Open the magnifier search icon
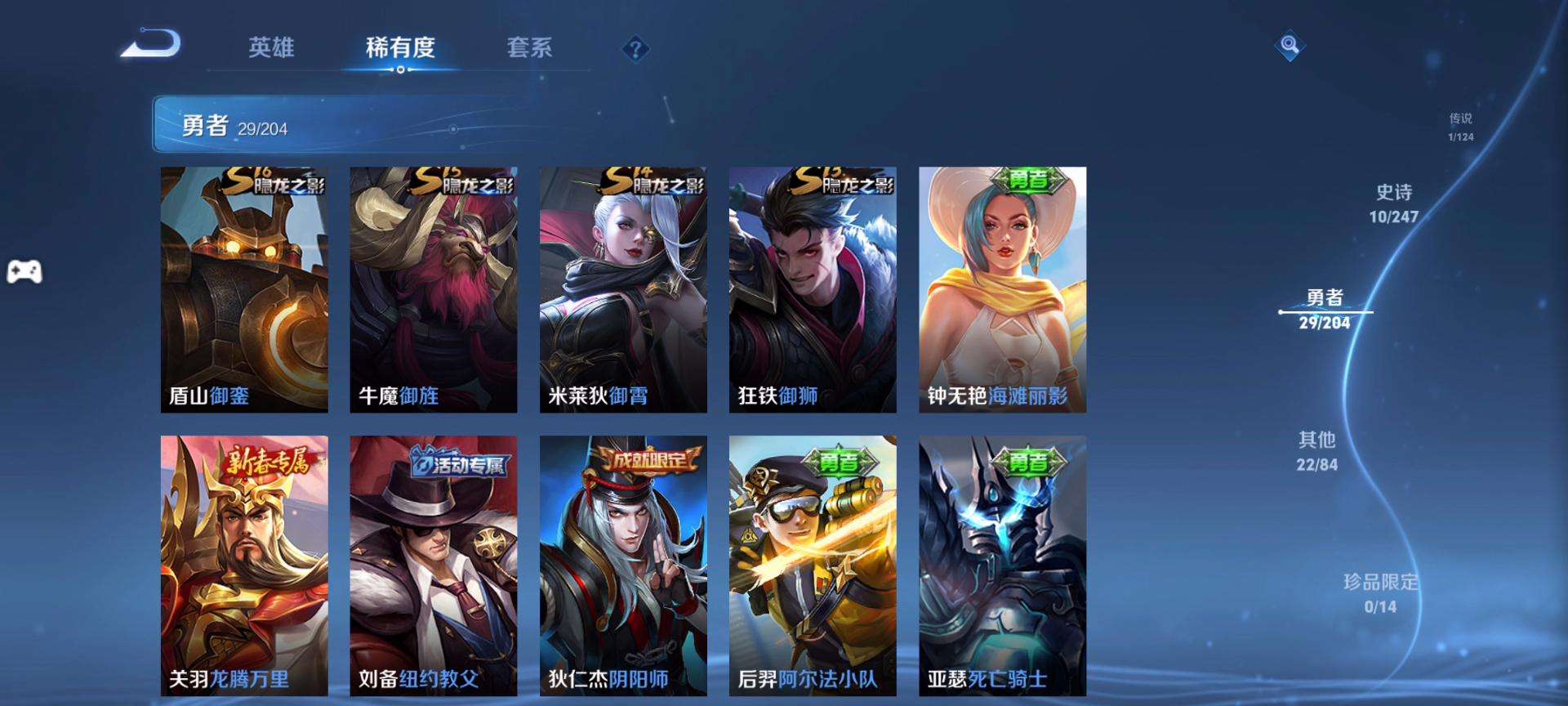This screenshot has height=706, width=1568. 1290,45
